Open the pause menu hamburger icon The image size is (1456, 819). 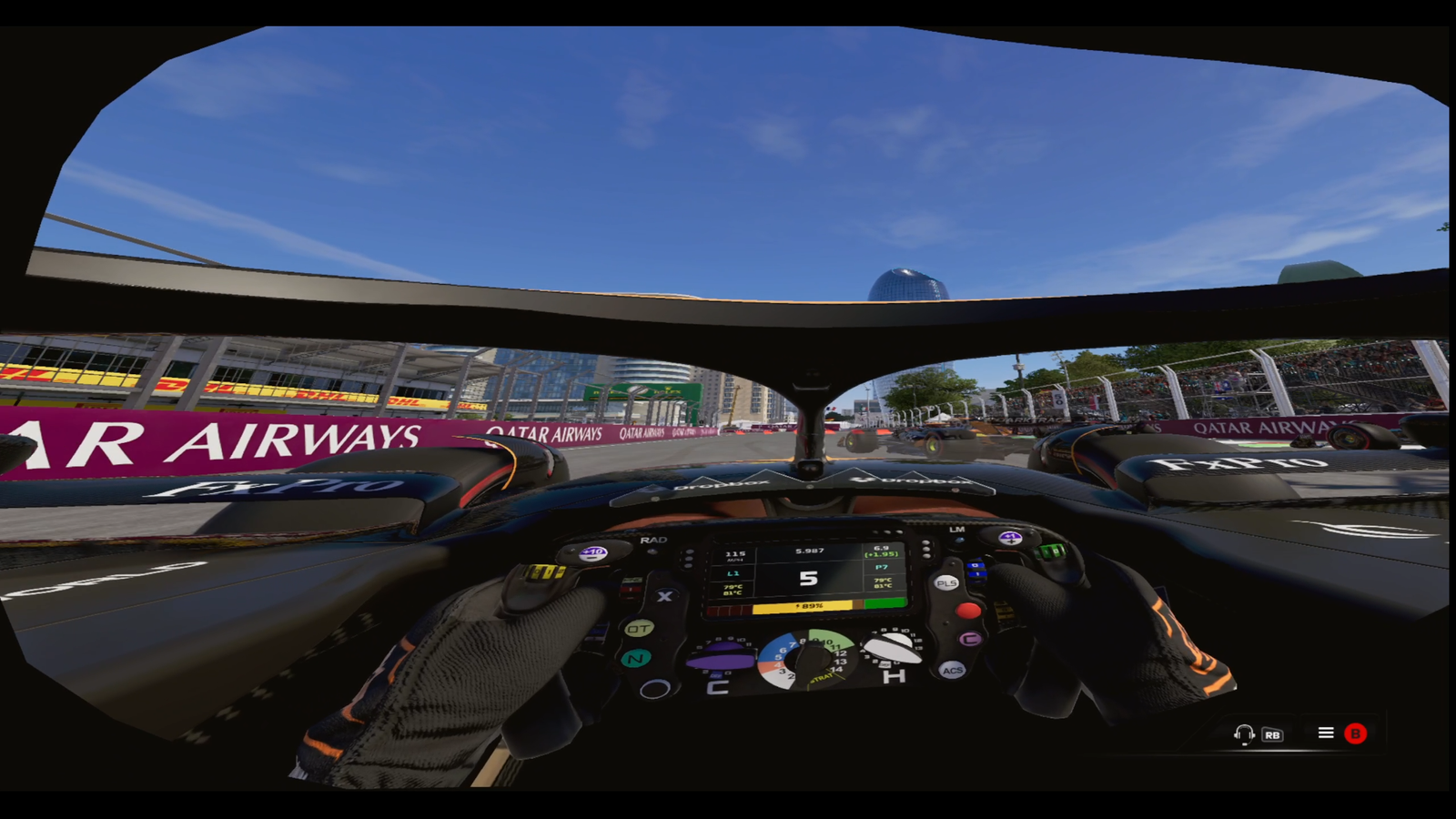(x=1326, y=733)
